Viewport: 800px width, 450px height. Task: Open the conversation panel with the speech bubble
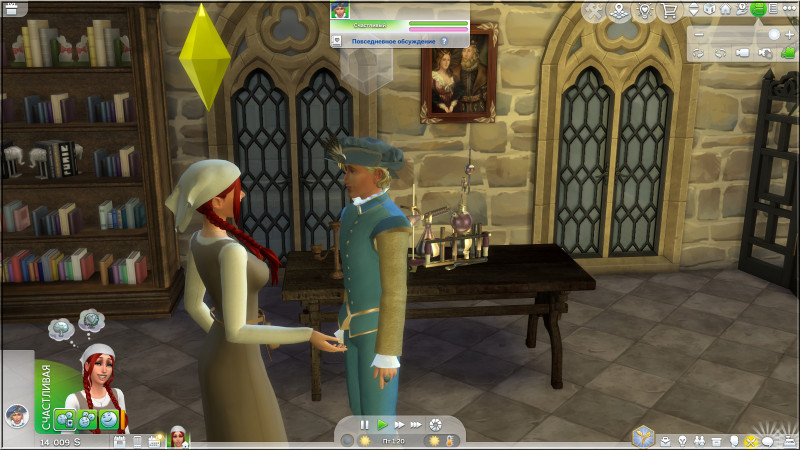768,441
